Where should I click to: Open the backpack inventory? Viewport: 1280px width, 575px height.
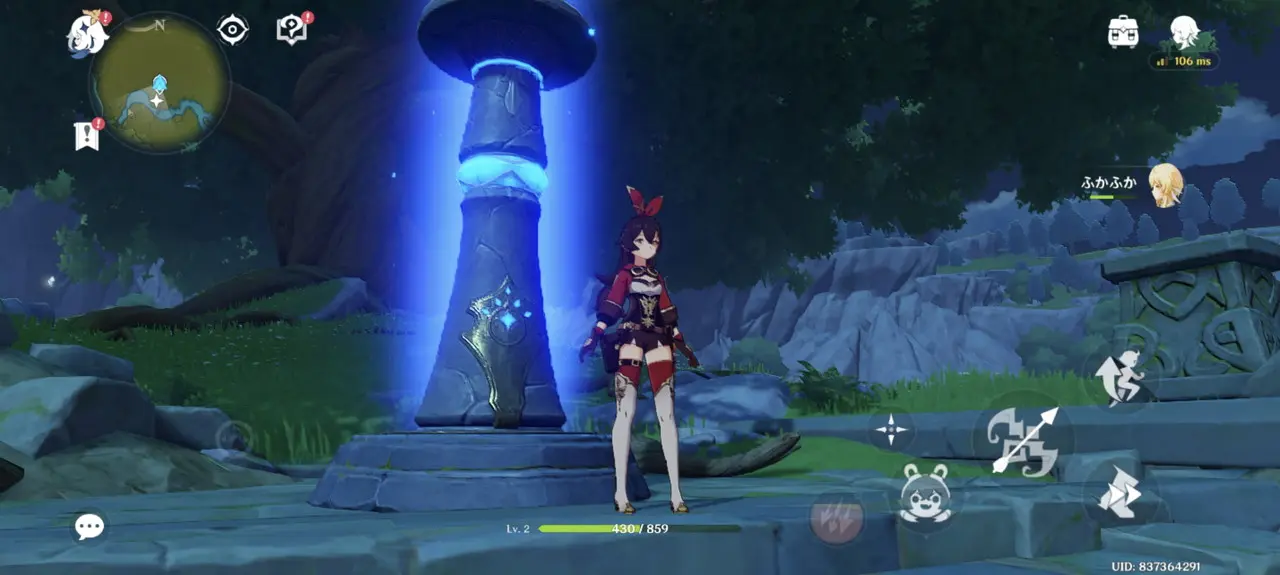click(1124, 32)
